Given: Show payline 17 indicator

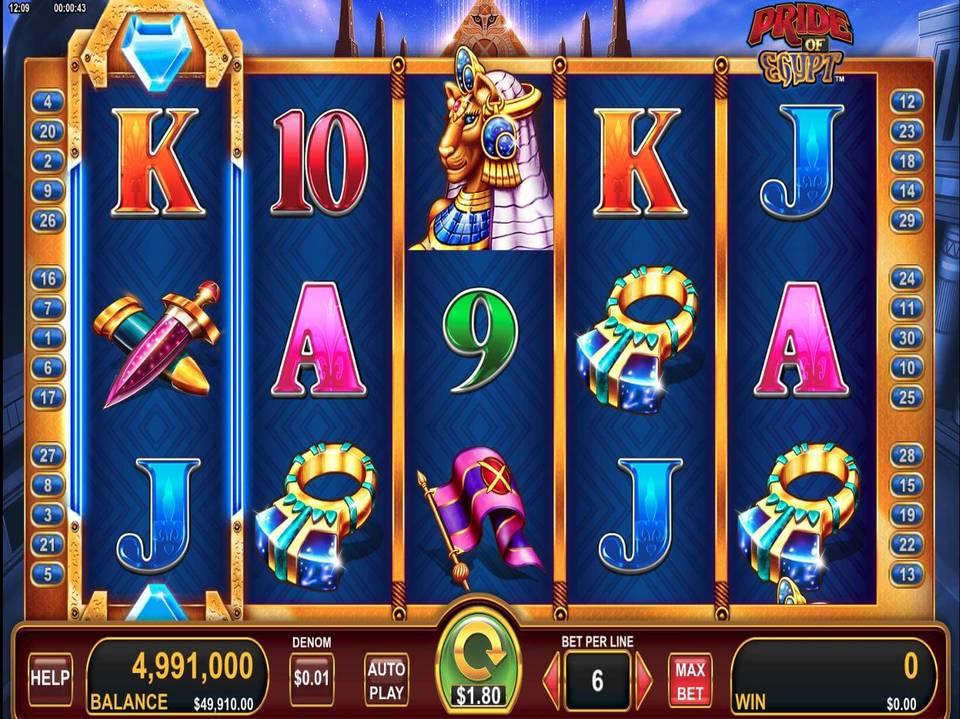Looking at the screenshot, I should pyautogui.click(x=47, y=397).
